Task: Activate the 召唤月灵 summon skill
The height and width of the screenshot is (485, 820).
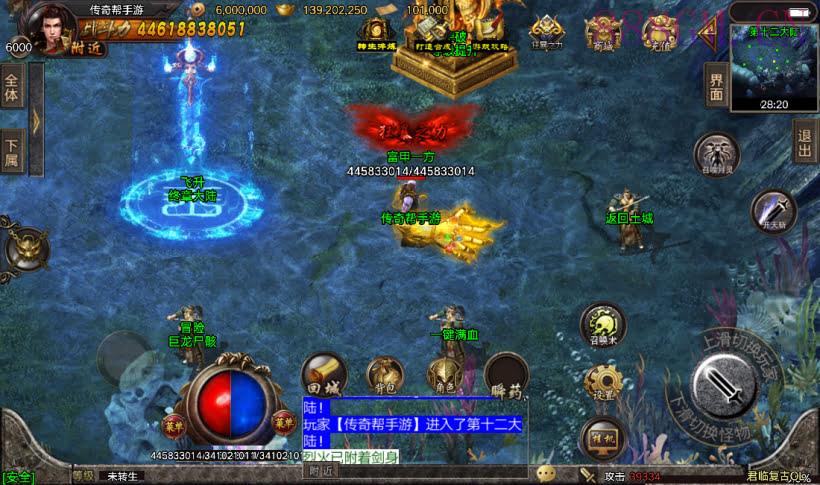Action: 716,156
